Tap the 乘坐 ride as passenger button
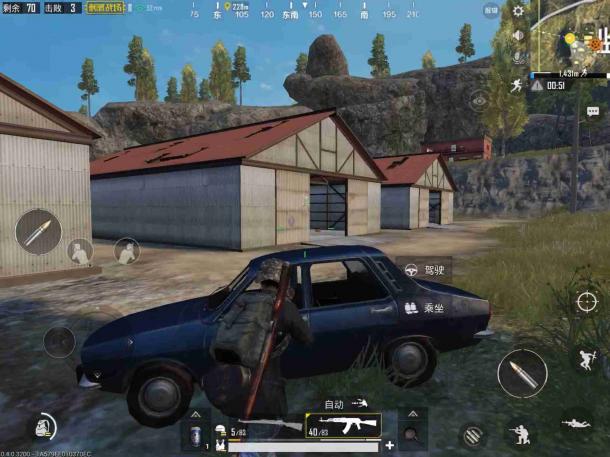Image resolution: width=610 pixels, height=457 pixels. 424,309
